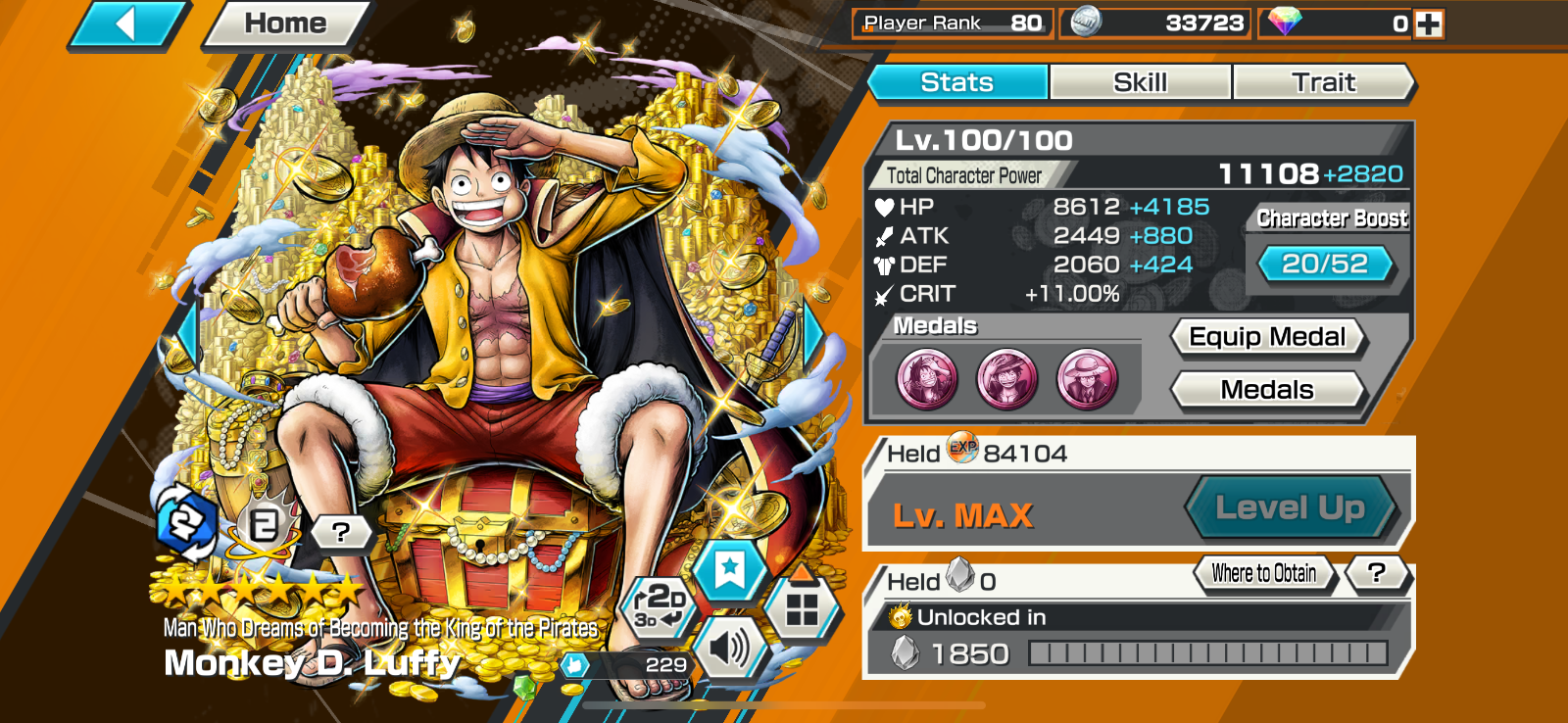1568x723 pixels.
Task: Open help next to Where to Obtain
Action: point(1376,573)
